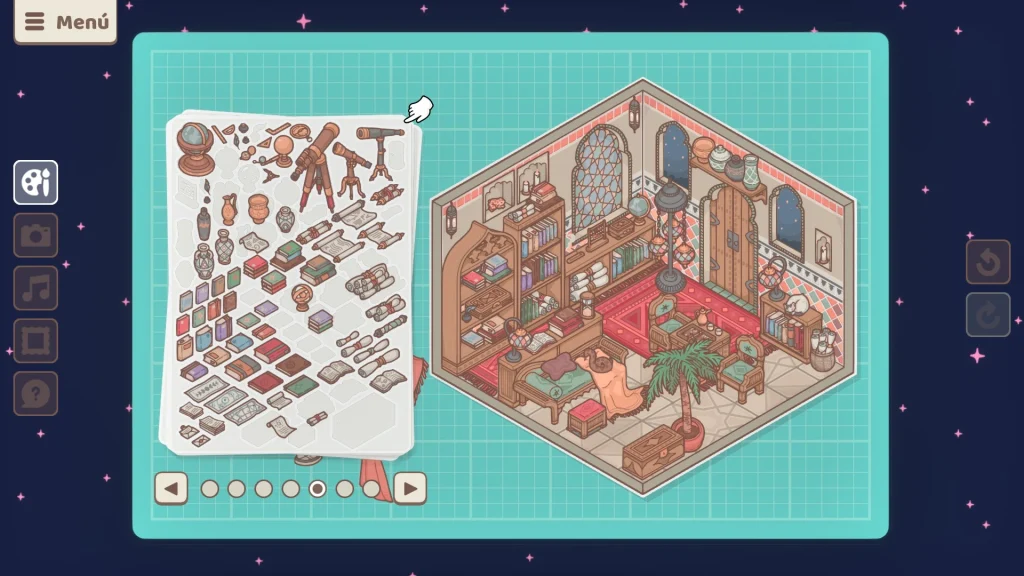Choose the stamp frame icon

pos(36,341)
